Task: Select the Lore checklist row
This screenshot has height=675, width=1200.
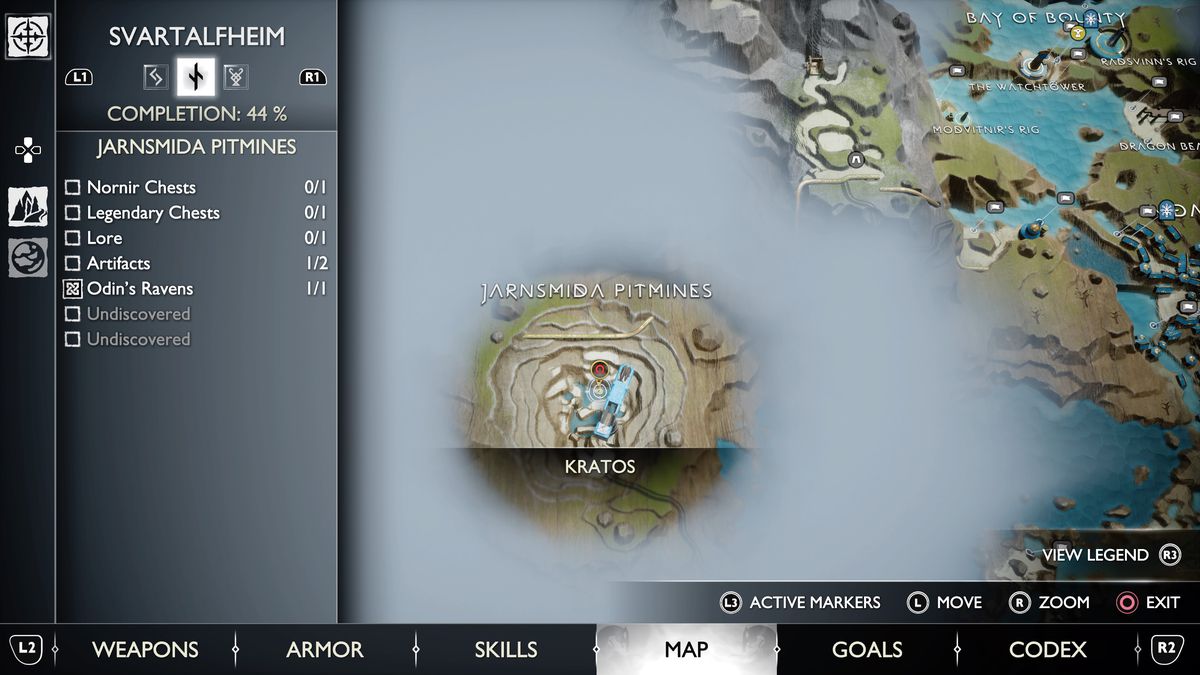Action: (195, 238)
